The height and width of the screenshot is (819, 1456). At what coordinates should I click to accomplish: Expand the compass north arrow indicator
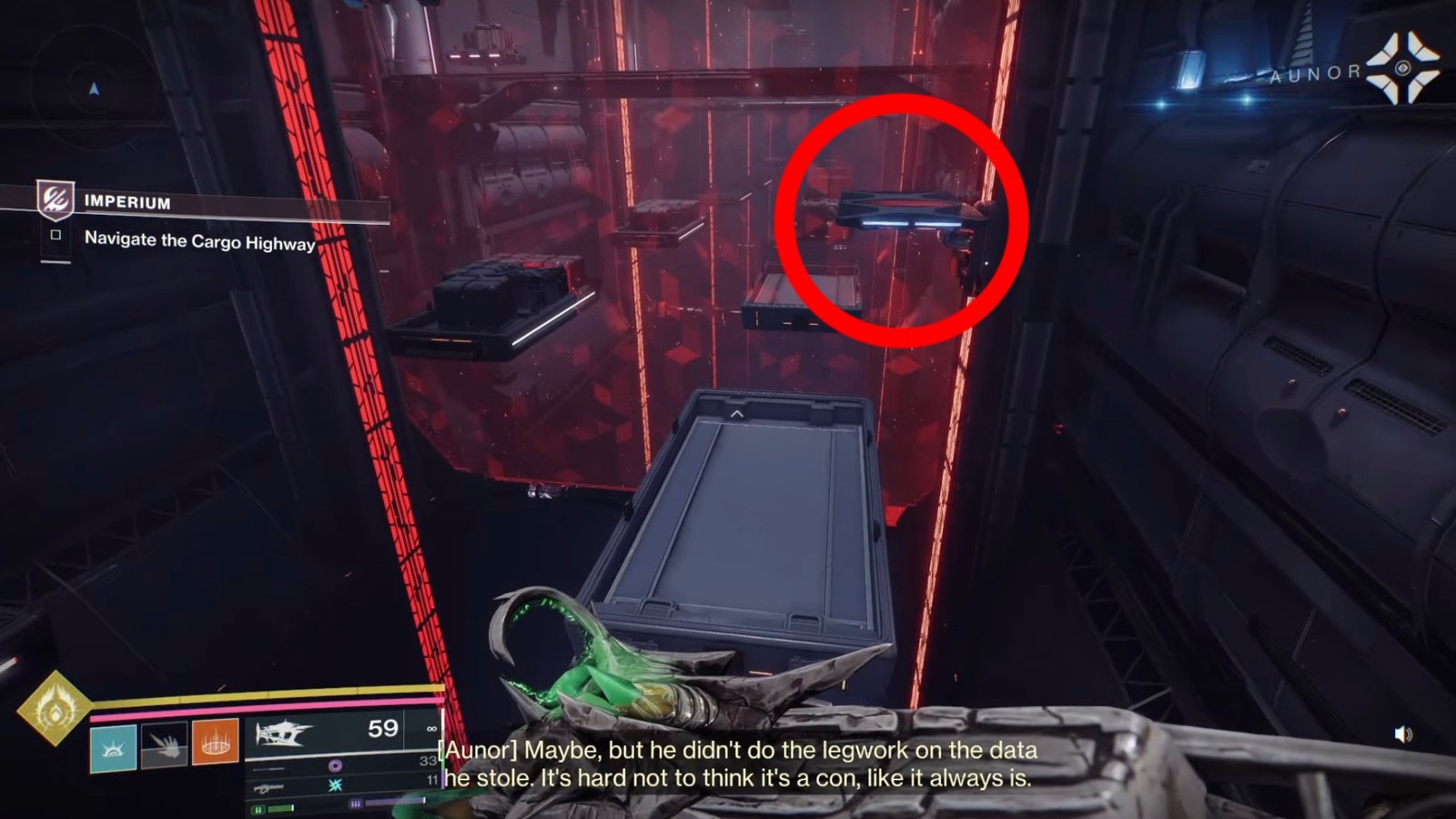tap(94, 88)
